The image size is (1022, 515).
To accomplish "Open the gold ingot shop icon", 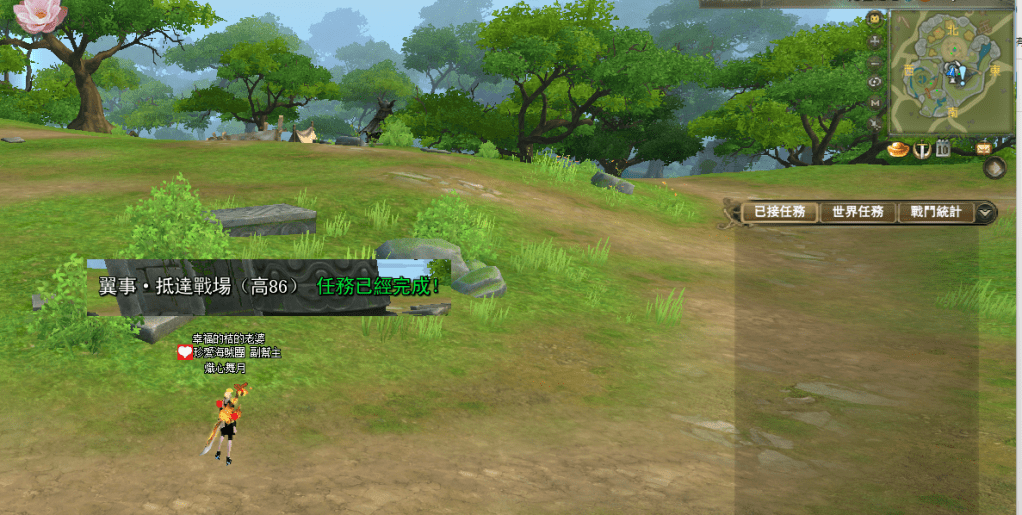I will click(x=897, y=150).
